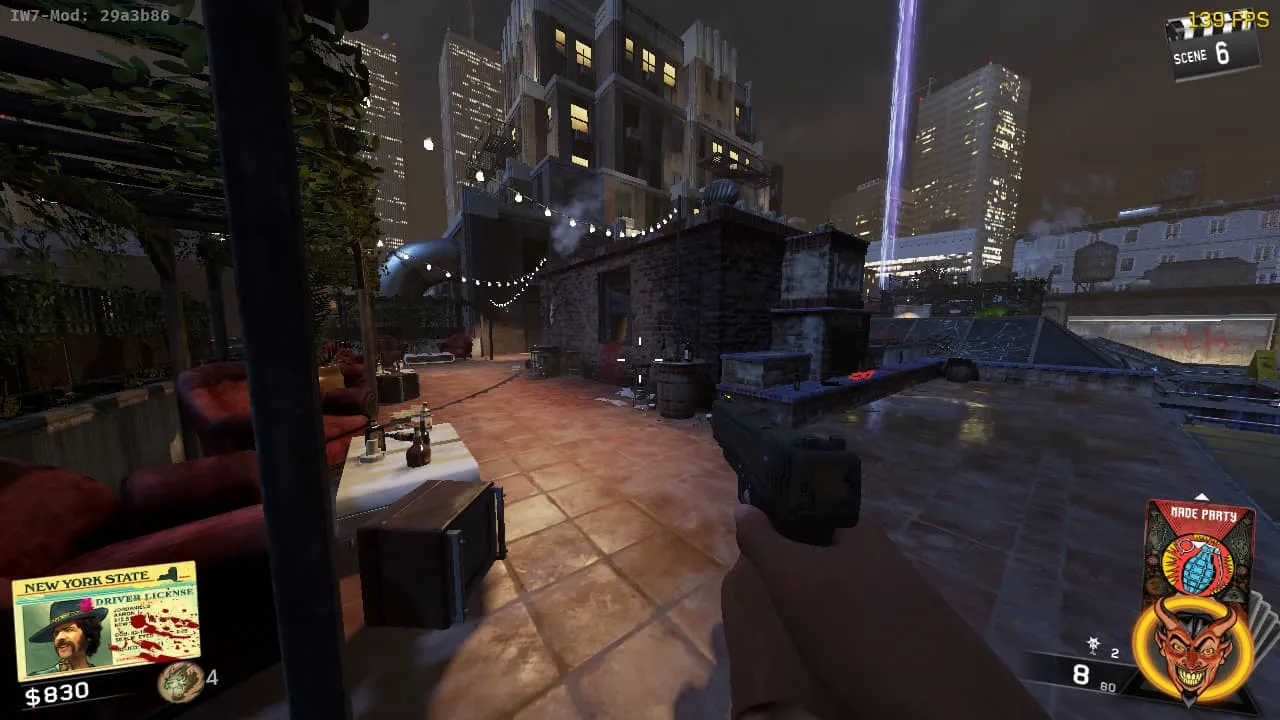Viewport: 1280px width, 720px height.
Task: Activate the devil face card meter
Action: click(1193, 649)
